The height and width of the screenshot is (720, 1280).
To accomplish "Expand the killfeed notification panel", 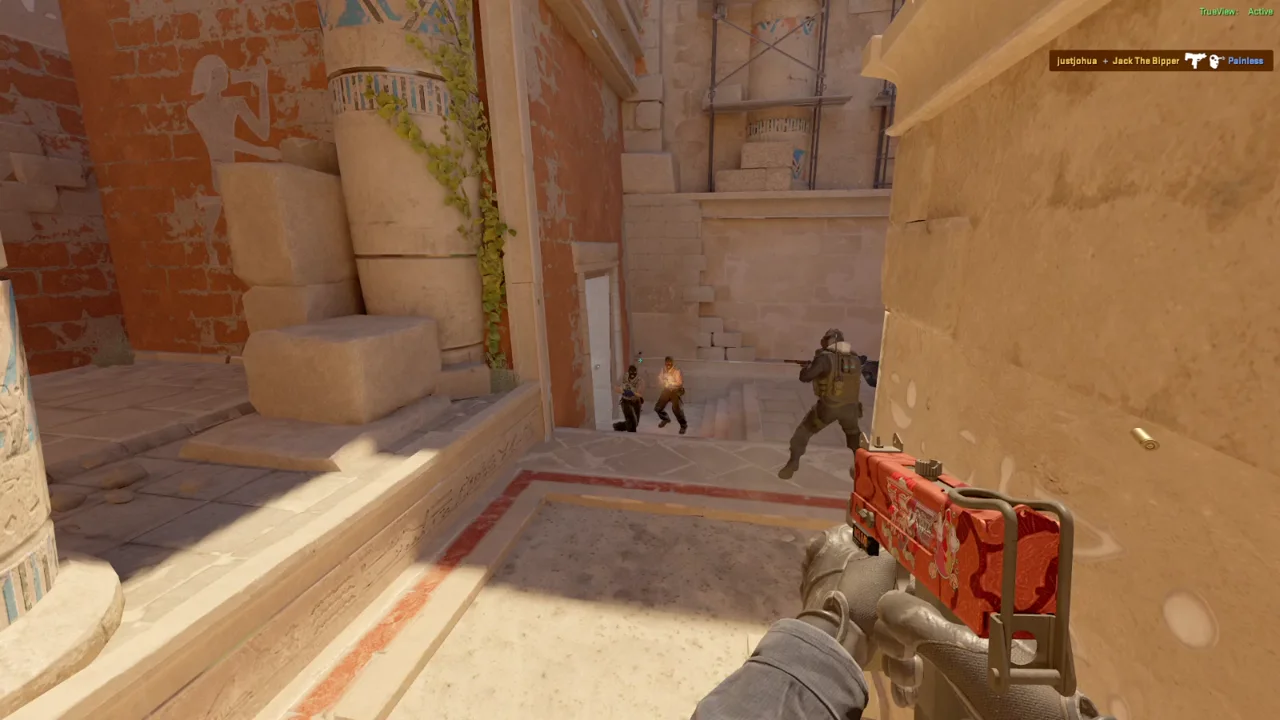I will (1160, 61).
